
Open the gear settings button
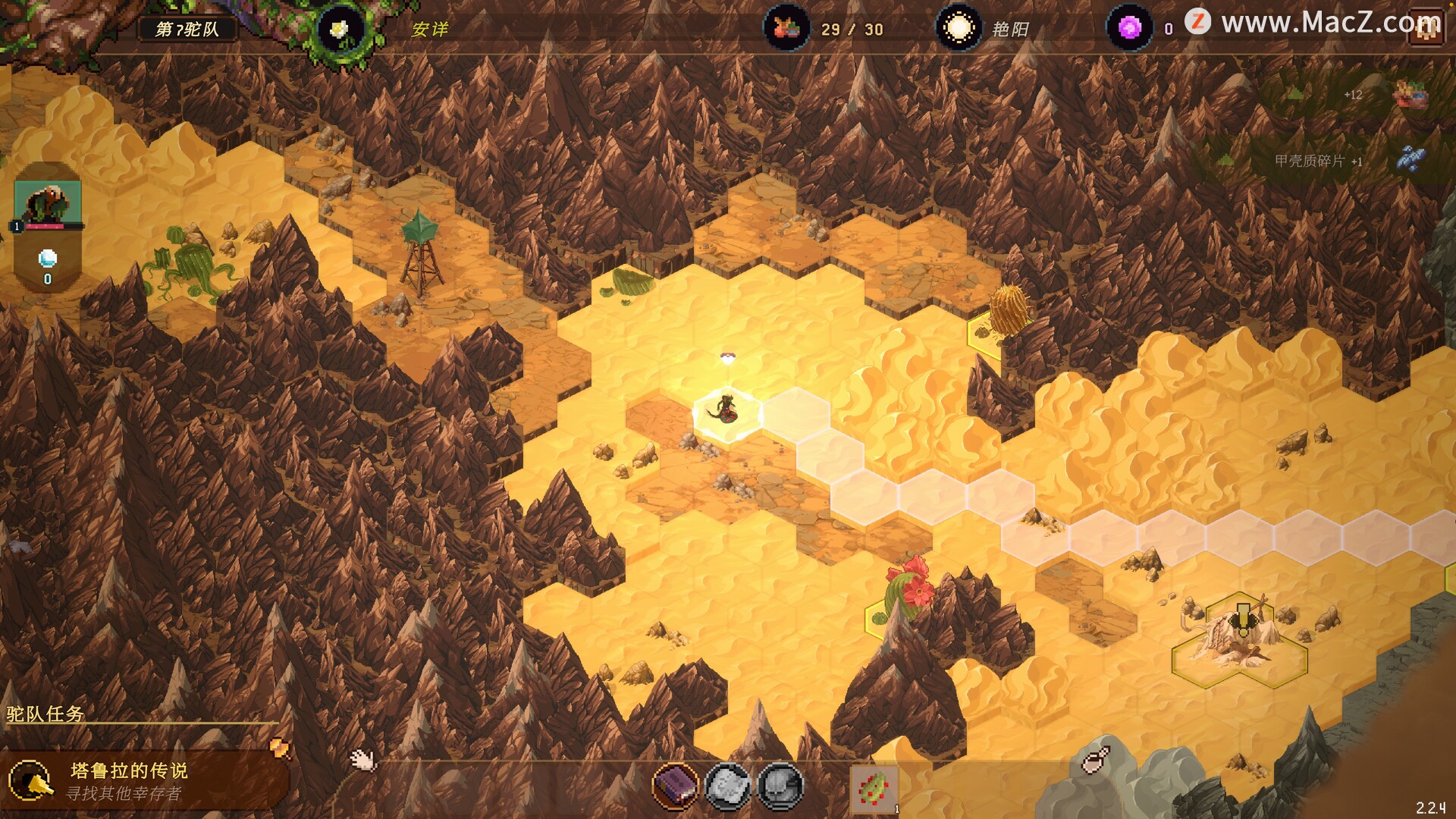click(1426, 29)
